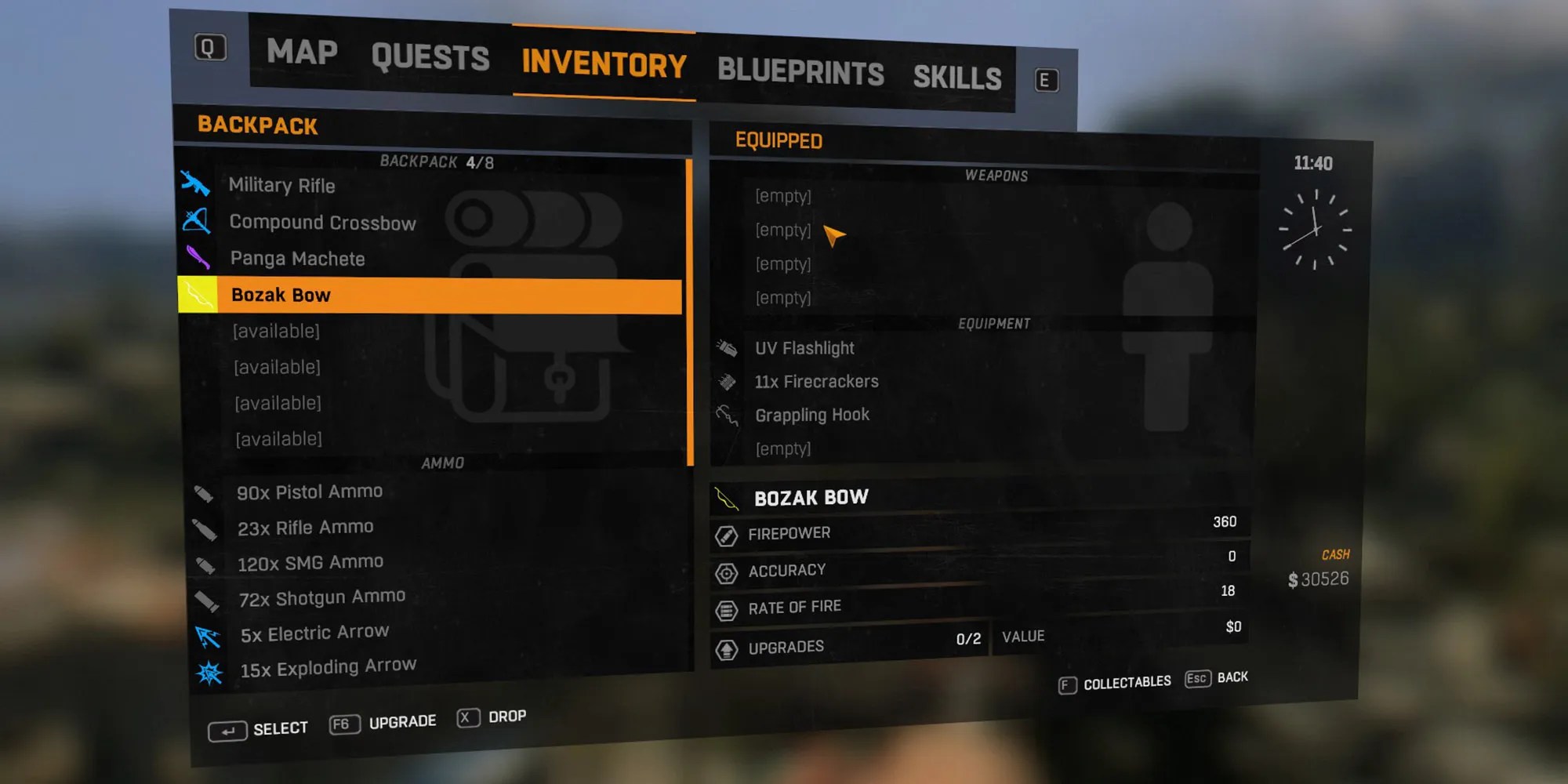Viewport: 1568px width, 784px height.
Task: Select the Firecrackers equipment entry
Action: pos(815,382)
